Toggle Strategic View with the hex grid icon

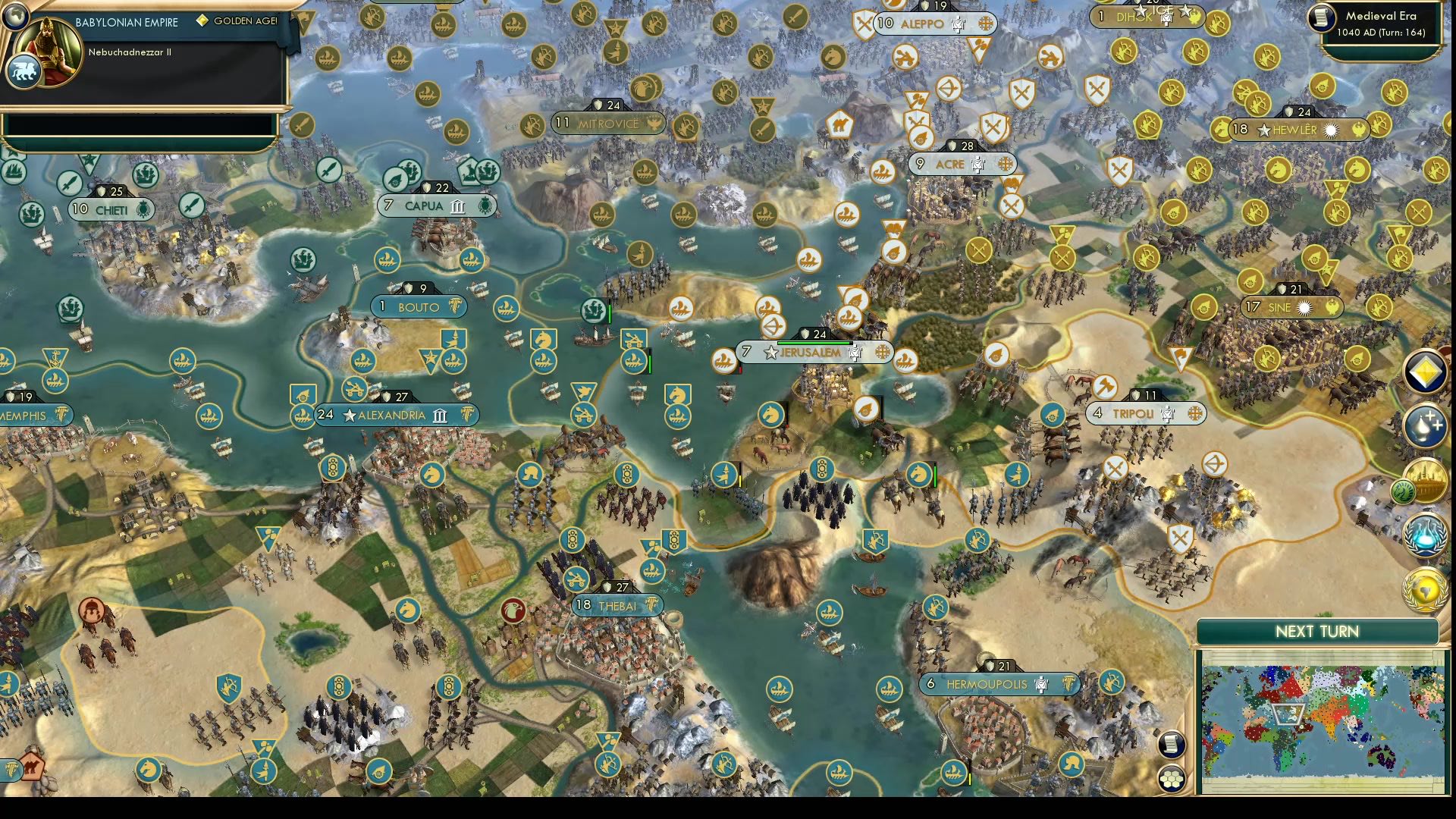click(1170, 777)
